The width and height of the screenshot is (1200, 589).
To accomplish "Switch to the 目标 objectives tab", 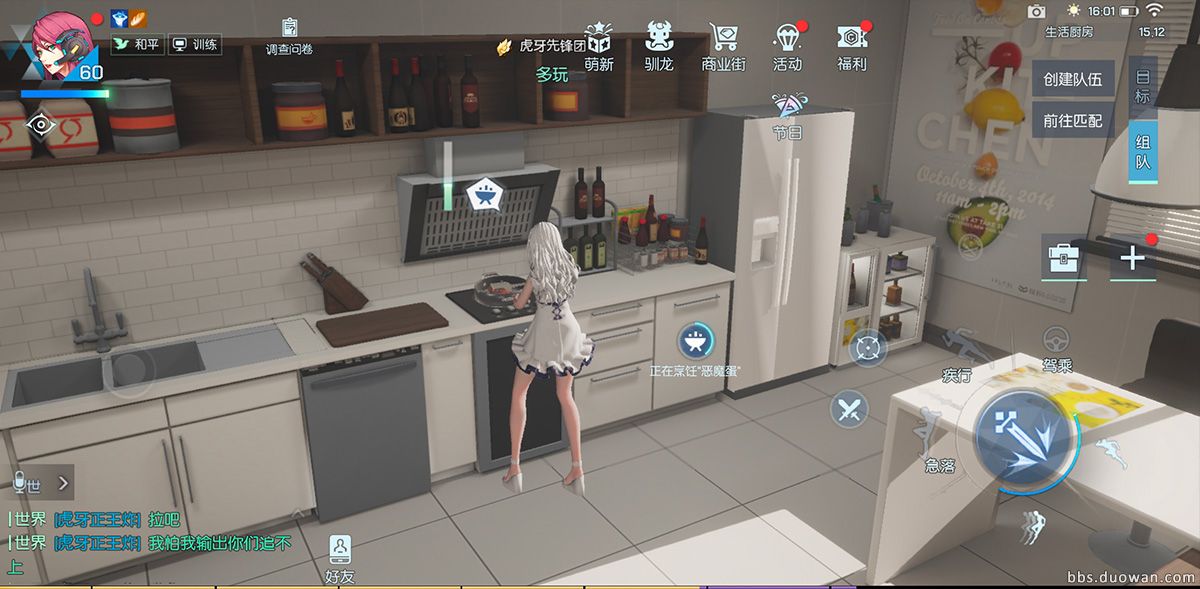I will (1142, 88).
